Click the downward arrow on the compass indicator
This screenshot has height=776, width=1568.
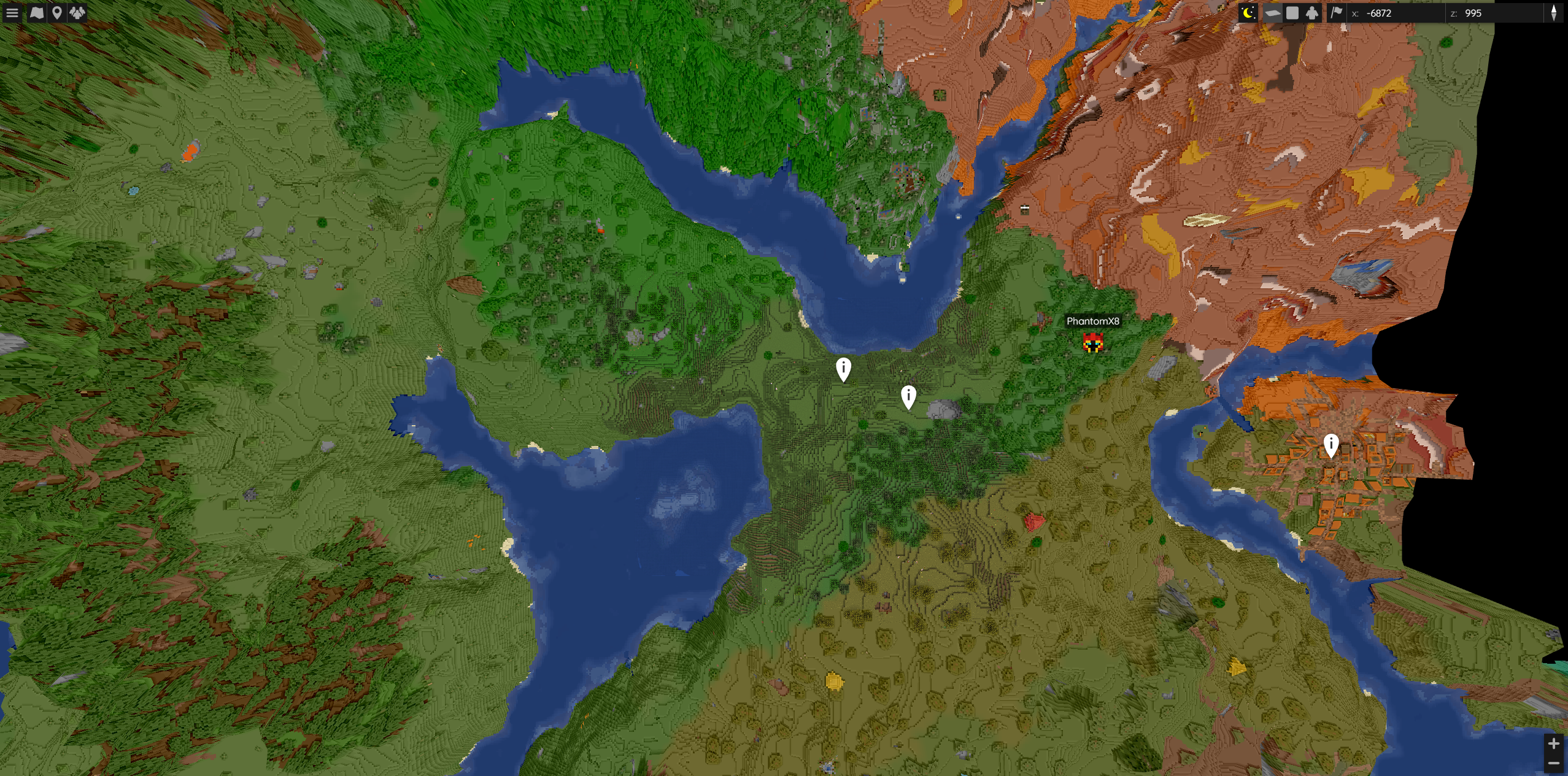click(1554, 18)
